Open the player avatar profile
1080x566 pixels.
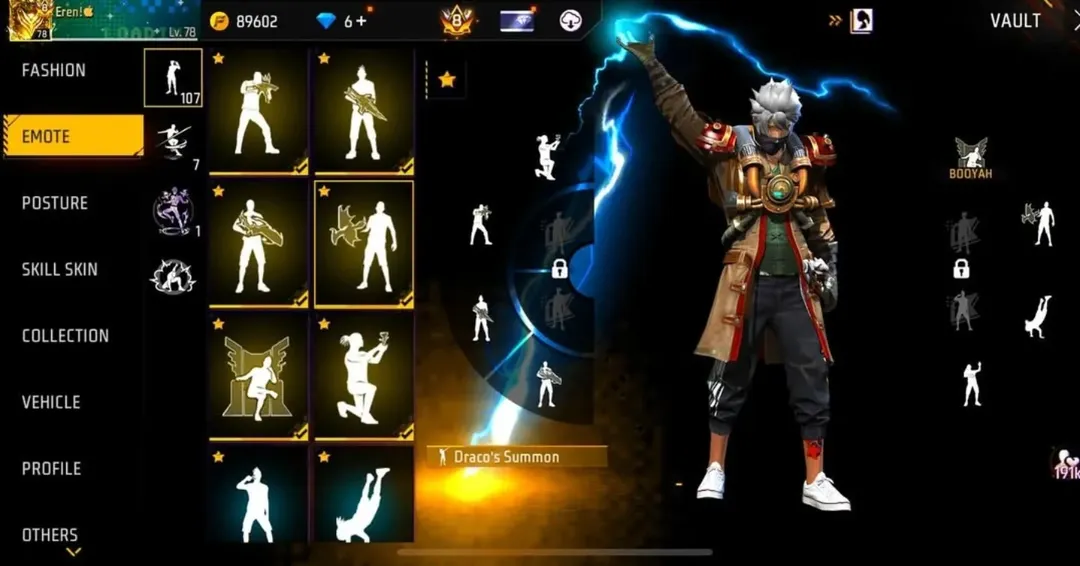pyautogui.click(x=30, y=20)
